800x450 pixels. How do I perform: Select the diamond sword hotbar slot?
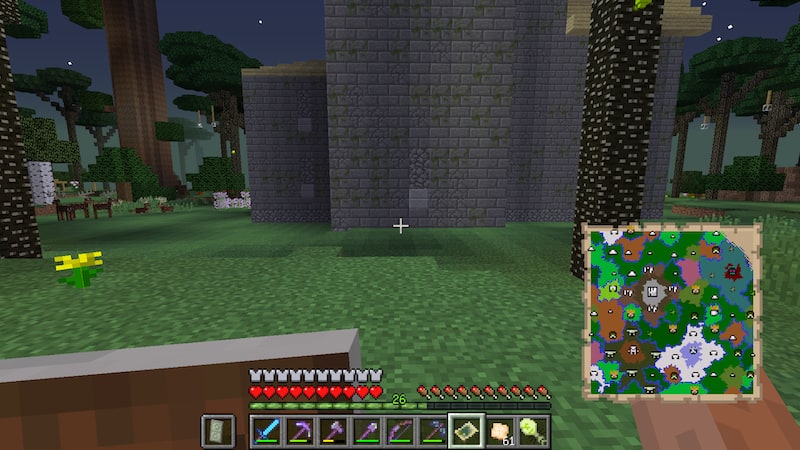267,431
